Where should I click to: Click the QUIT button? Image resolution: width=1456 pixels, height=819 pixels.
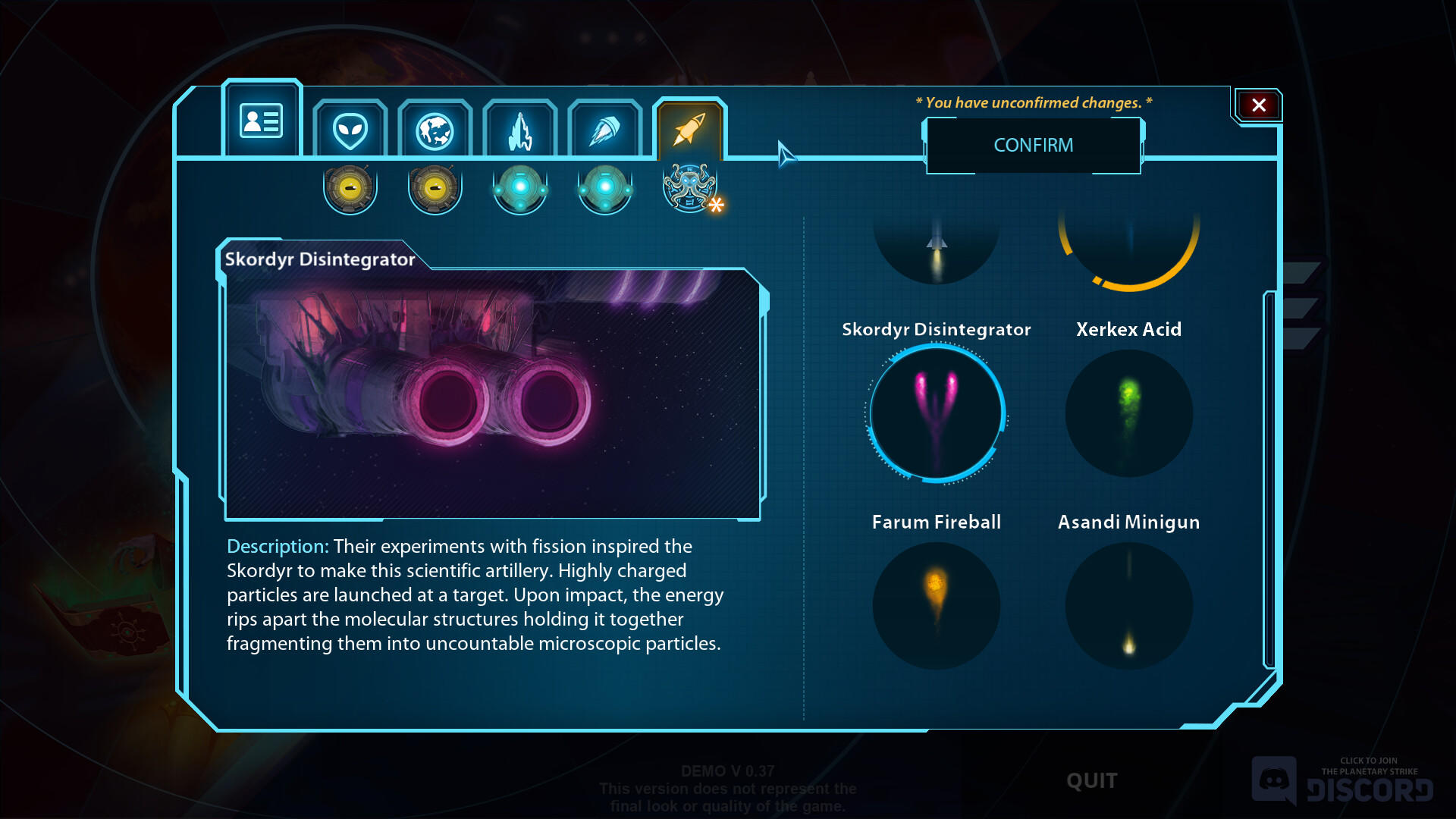pos(1092,780)
